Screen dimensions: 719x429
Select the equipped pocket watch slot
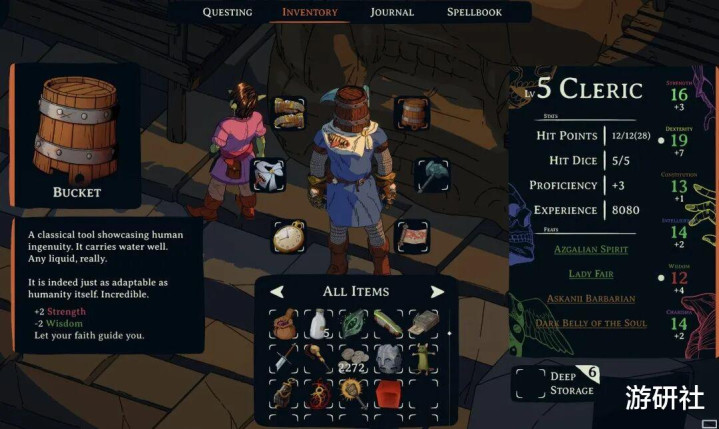pos(288,236)
